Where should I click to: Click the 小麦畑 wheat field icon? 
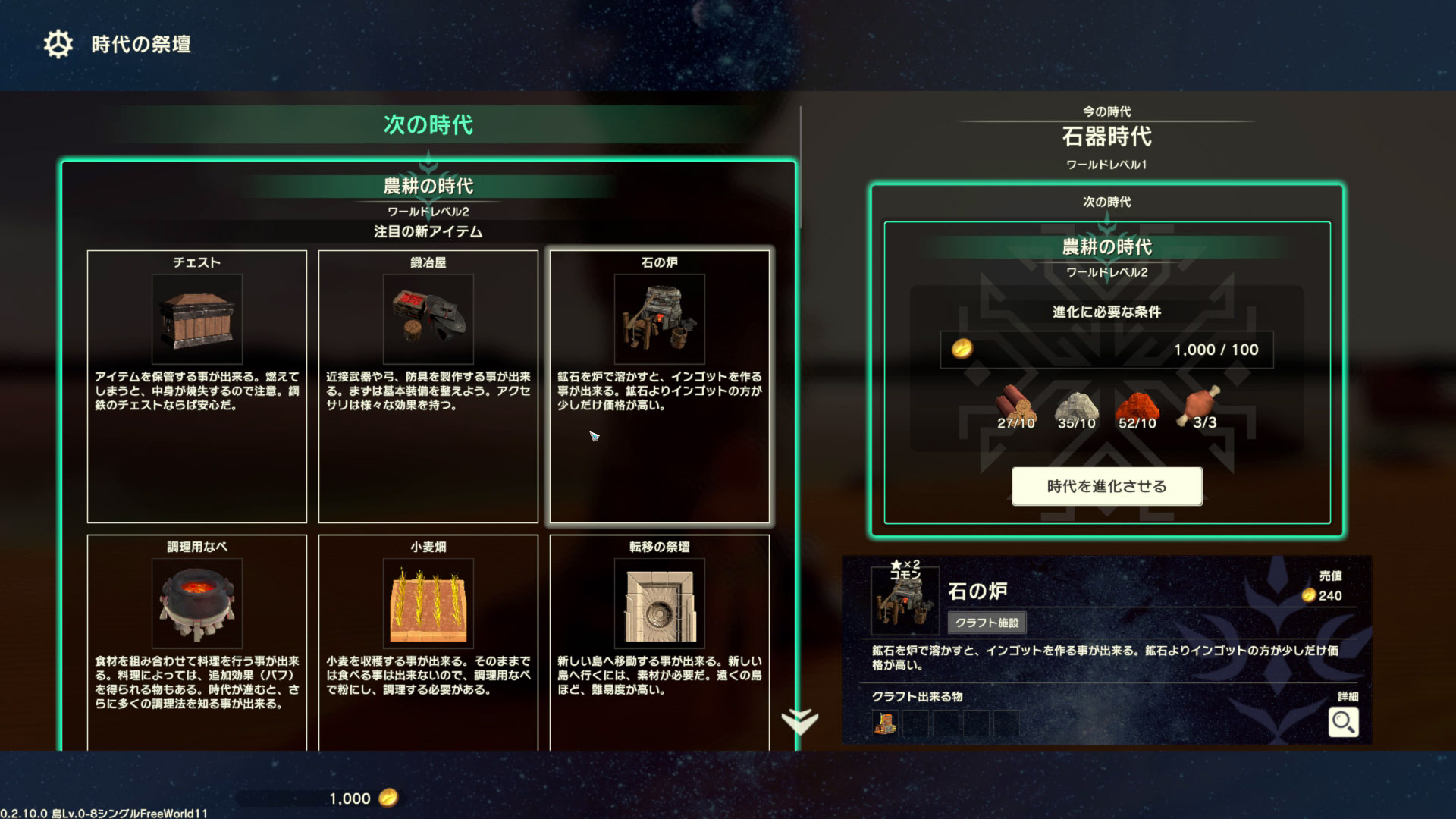tap(429, 603)
